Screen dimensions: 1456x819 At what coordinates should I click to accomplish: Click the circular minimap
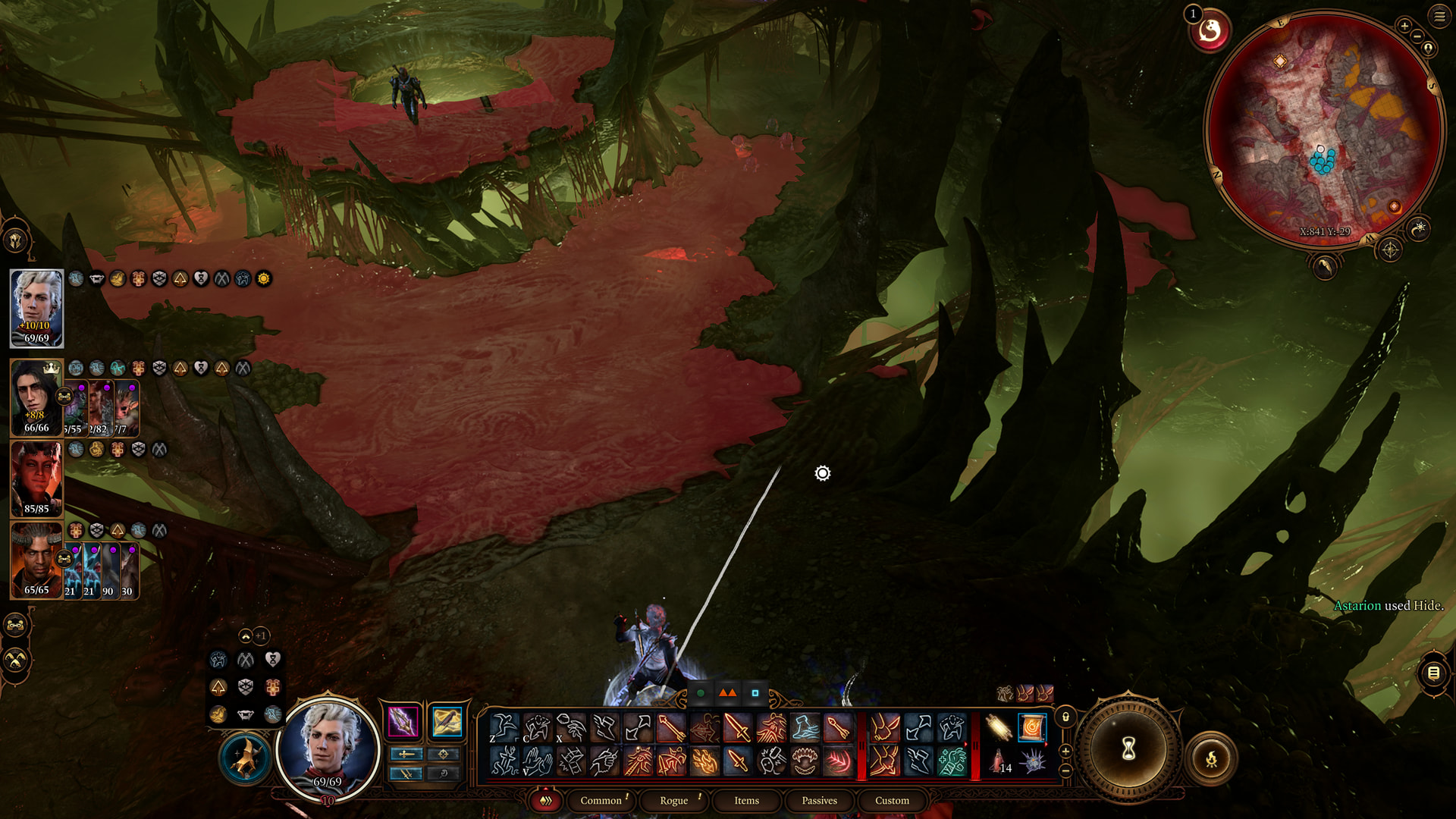1325,129
